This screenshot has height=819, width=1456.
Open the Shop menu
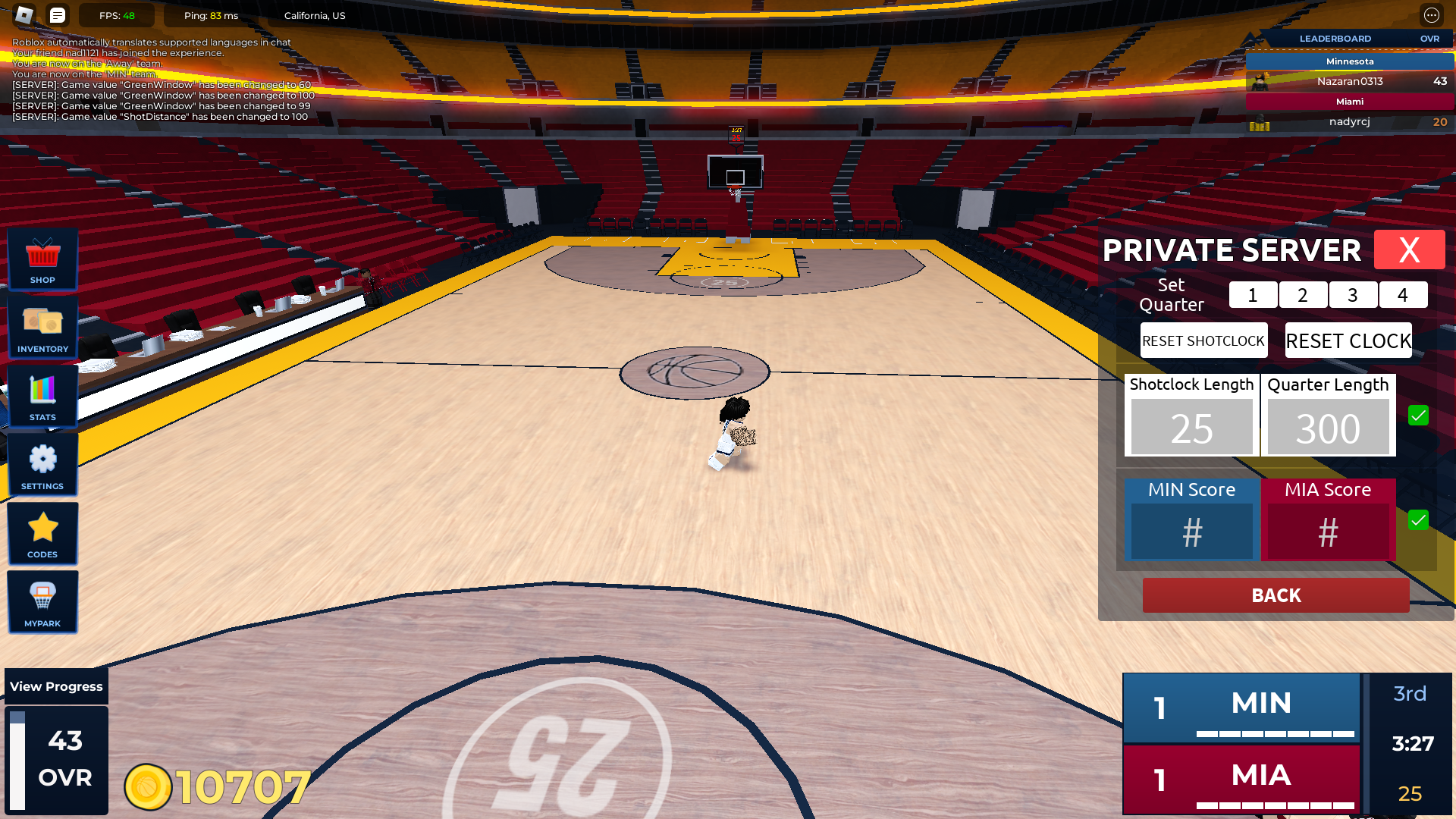tap(42, 259)
